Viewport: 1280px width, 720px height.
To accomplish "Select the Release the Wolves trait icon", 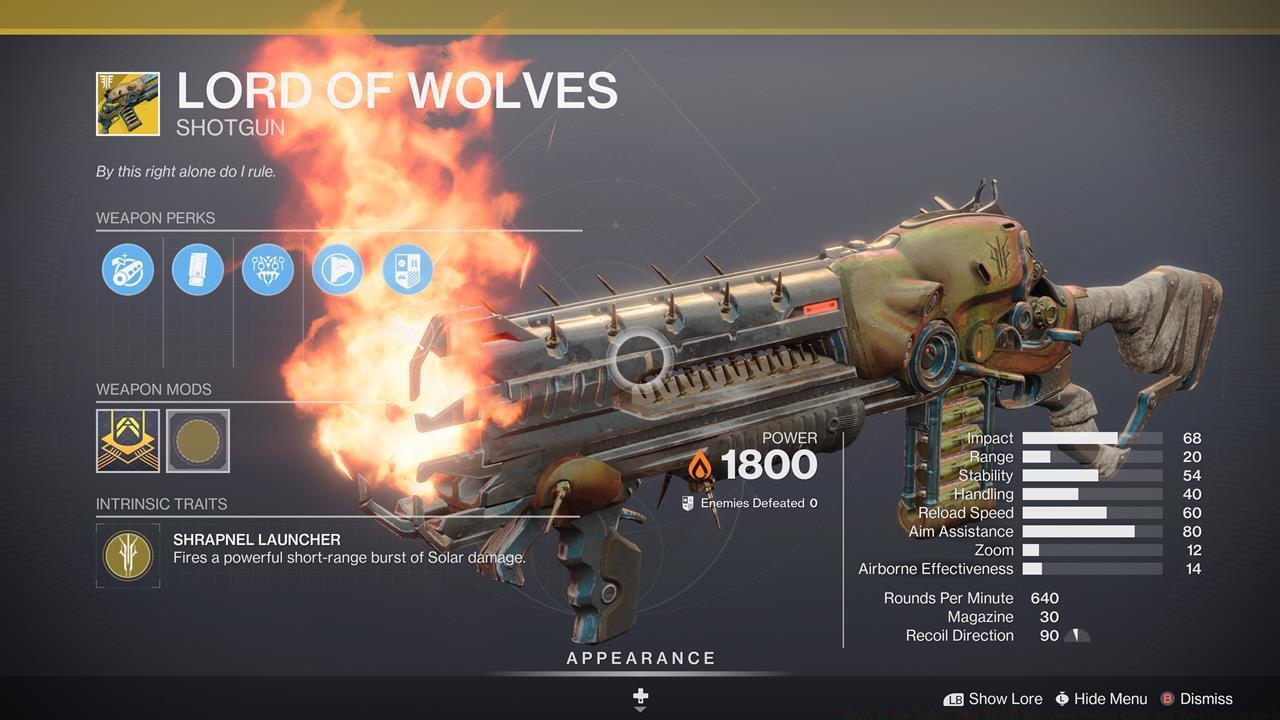I will (x=267, y=269).
